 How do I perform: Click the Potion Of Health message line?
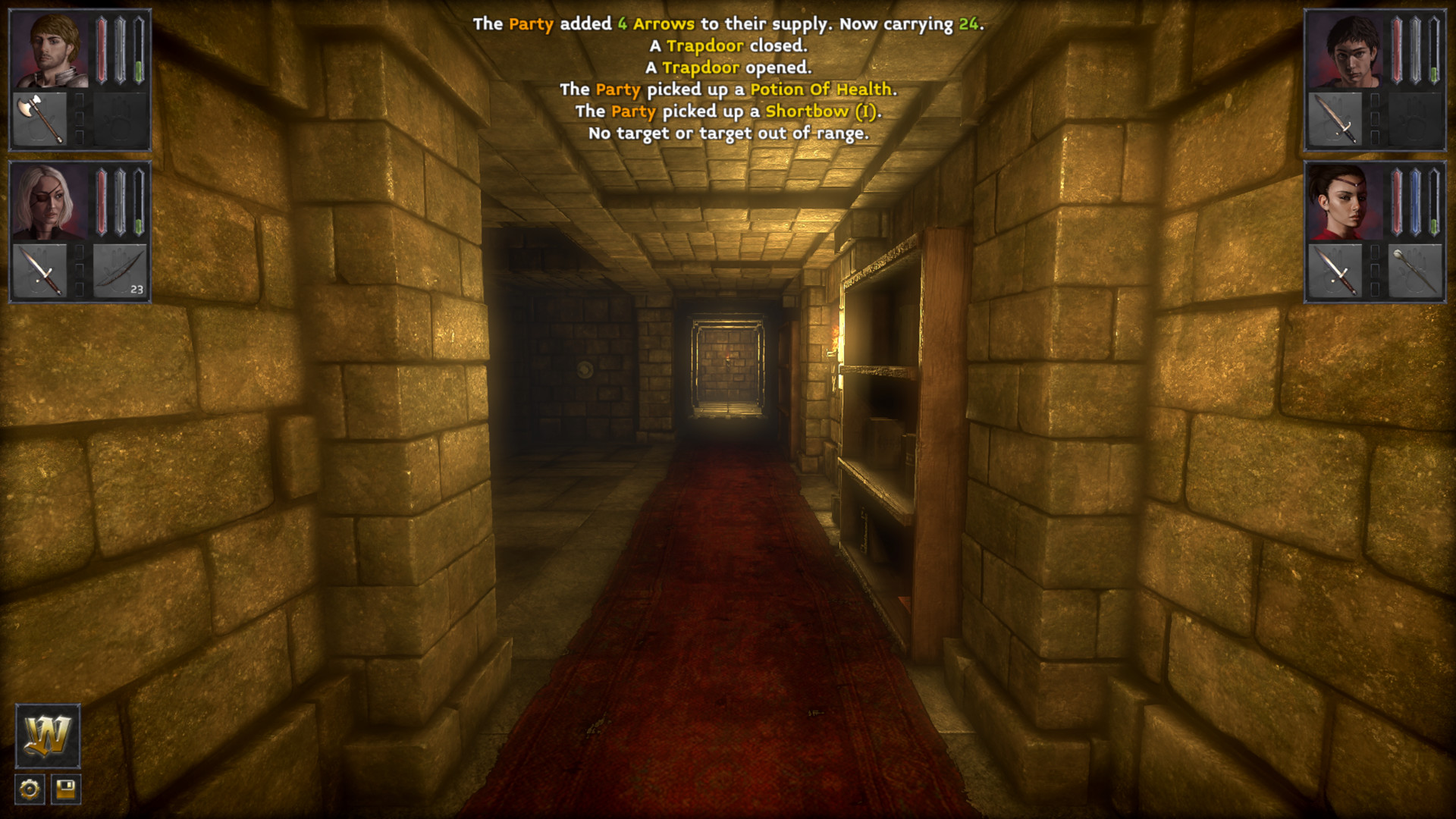[x=728, y=89]
